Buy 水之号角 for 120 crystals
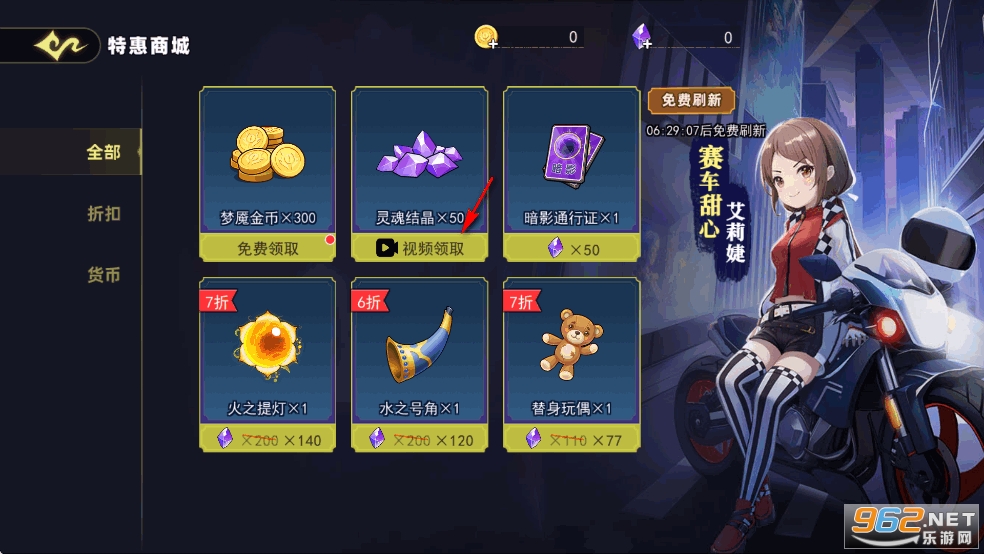 (x=420, y=439)
